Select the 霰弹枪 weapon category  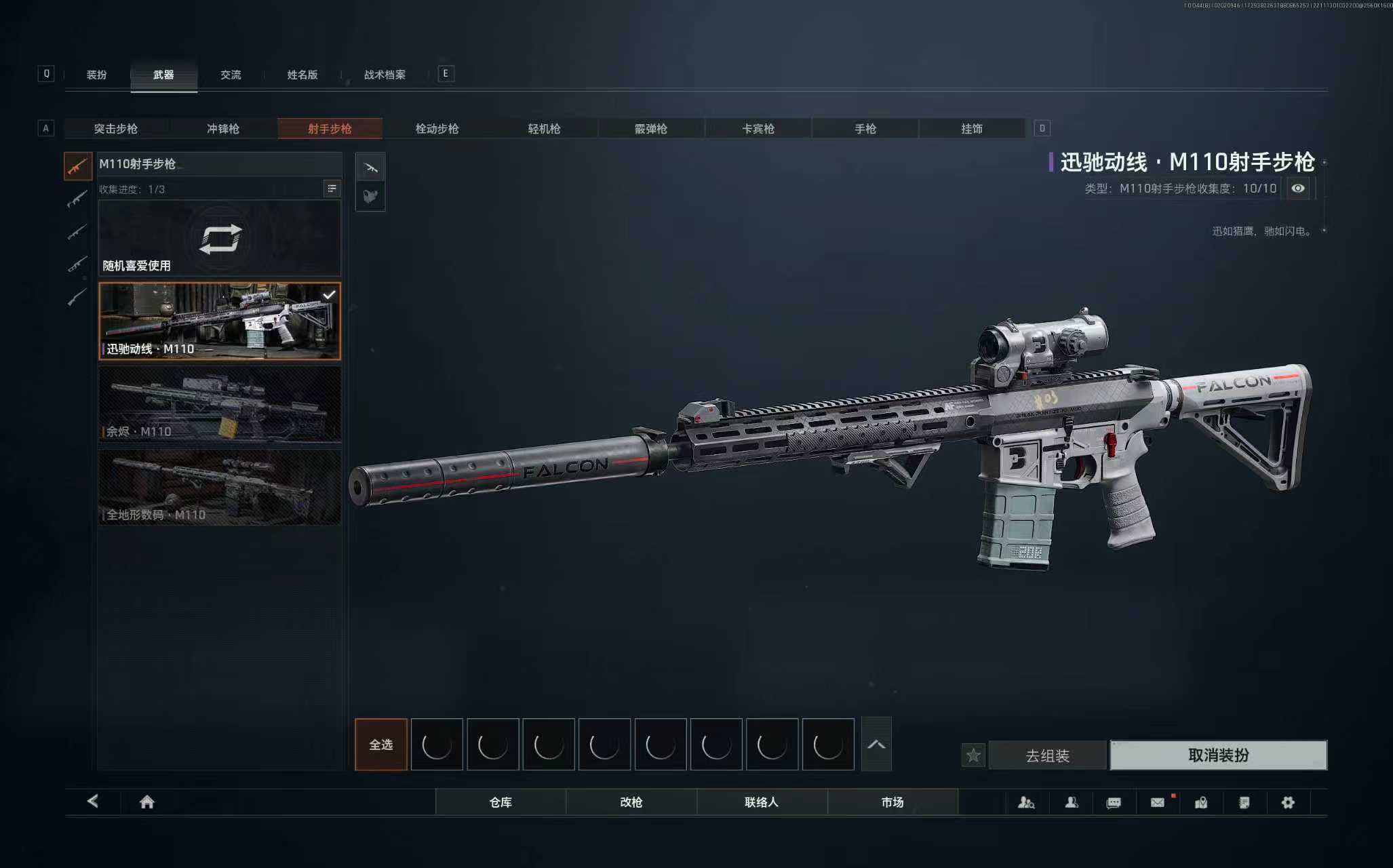pos(651,129)
